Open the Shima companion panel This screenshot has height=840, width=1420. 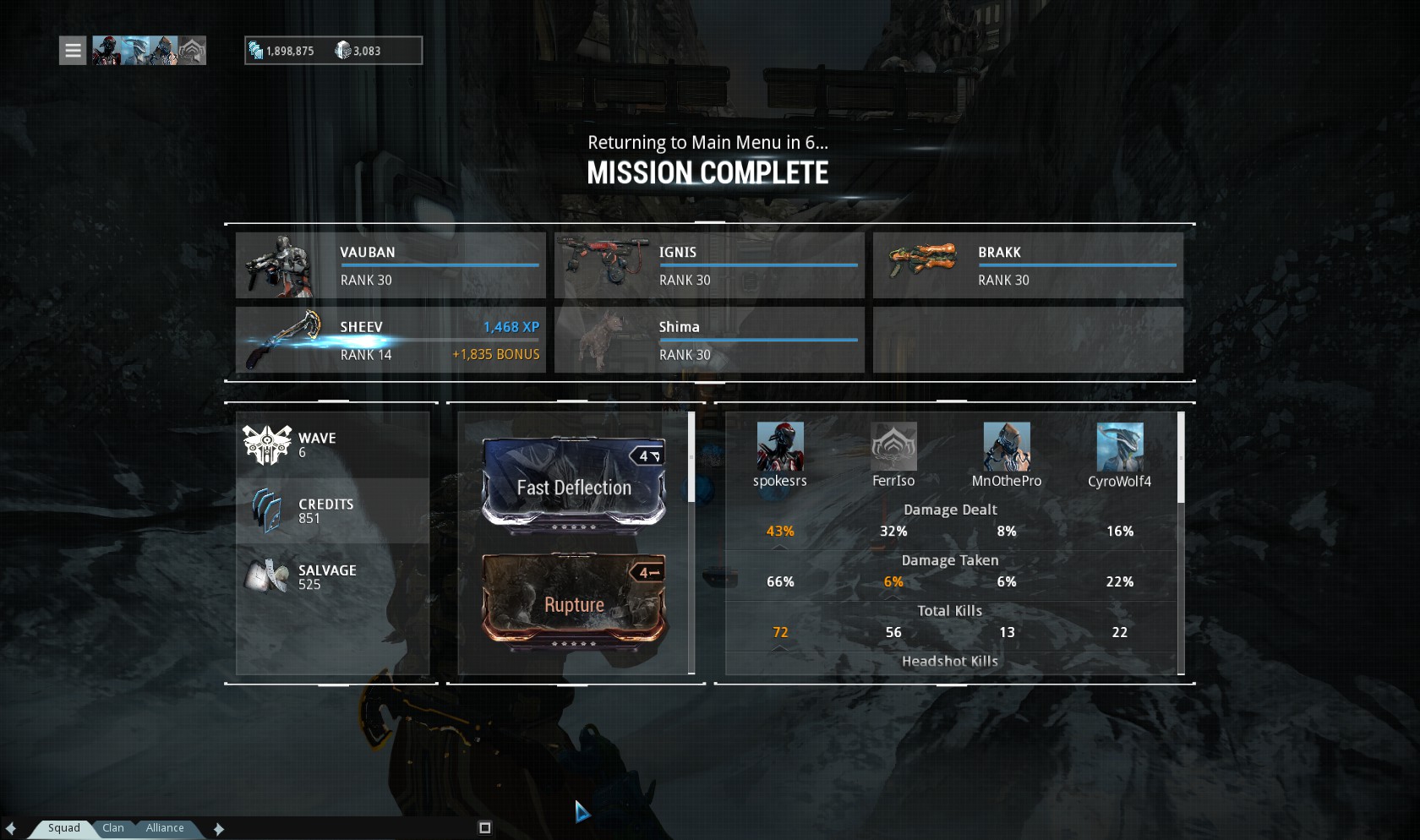(709, 340)
